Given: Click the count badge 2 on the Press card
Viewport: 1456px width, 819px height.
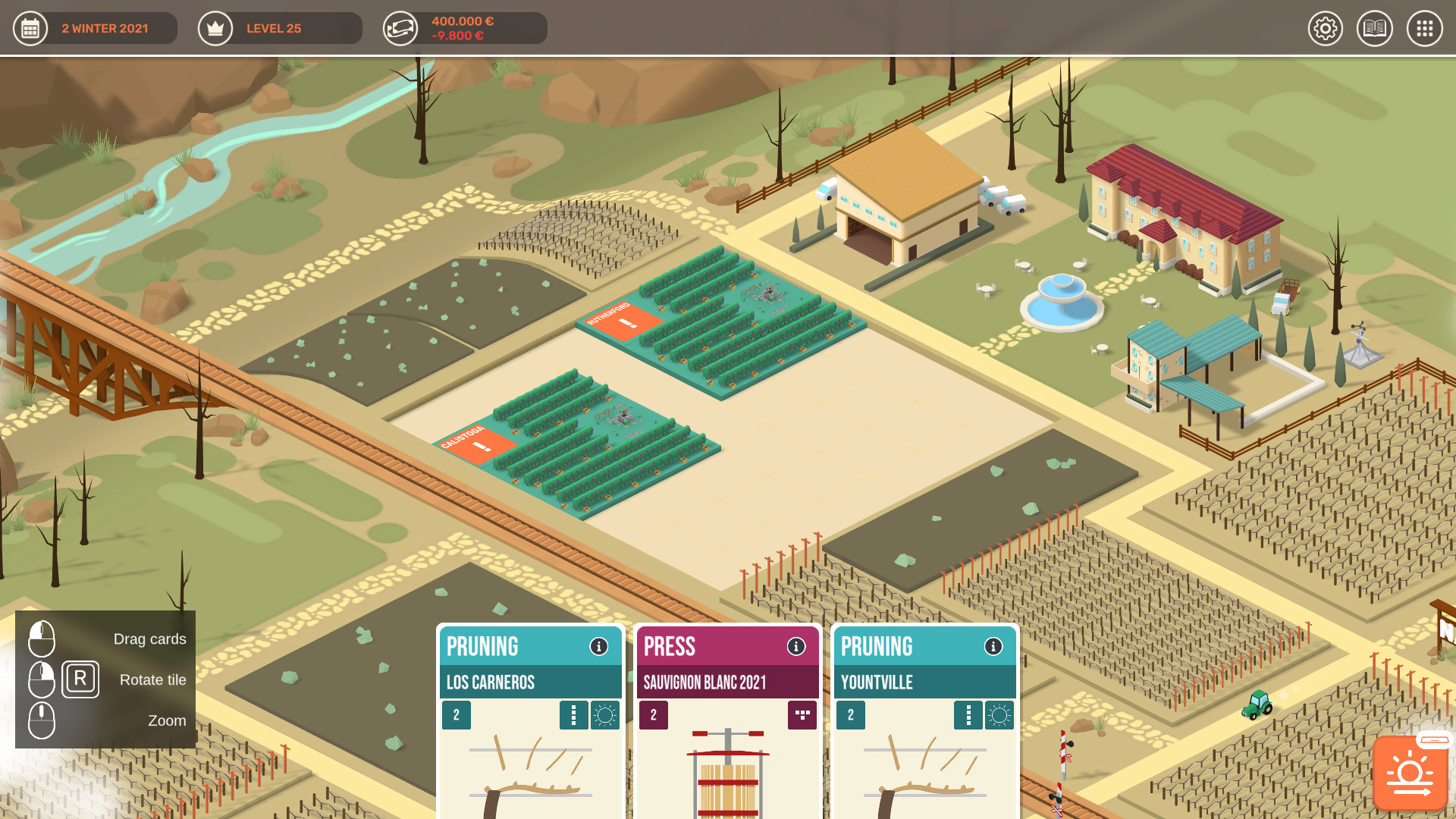Looking at the screenshot, I should 654,715.
